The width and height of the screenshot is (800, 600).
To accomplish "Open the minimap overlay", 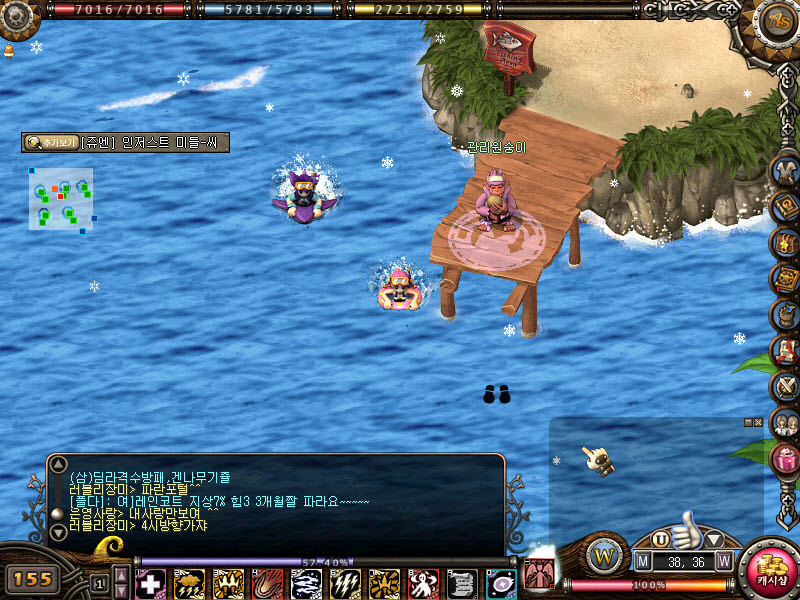I will [x=61, y=199].
